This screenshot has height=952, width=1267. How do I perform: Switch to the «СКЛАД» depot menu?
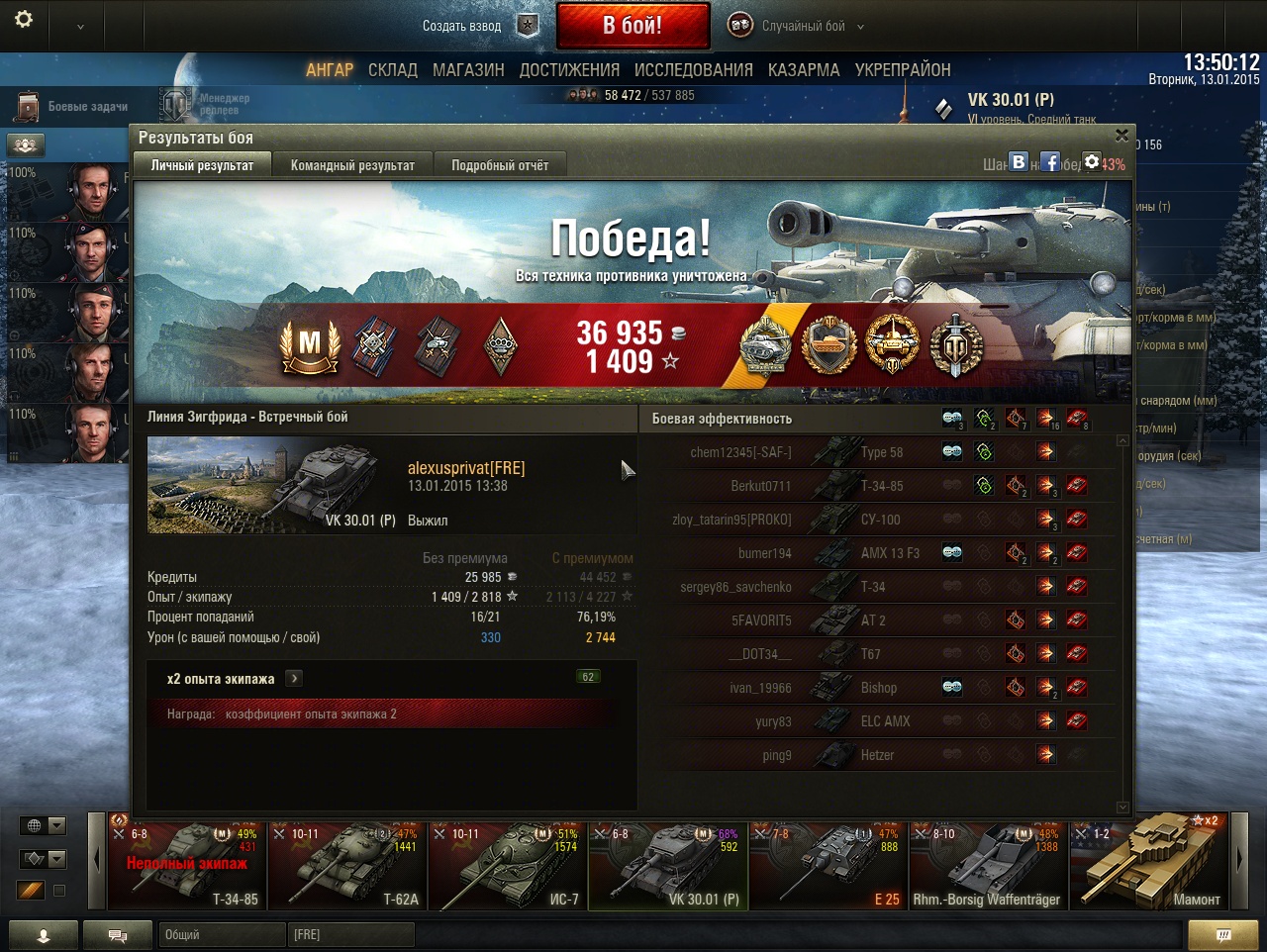click(x=392, y=70)
